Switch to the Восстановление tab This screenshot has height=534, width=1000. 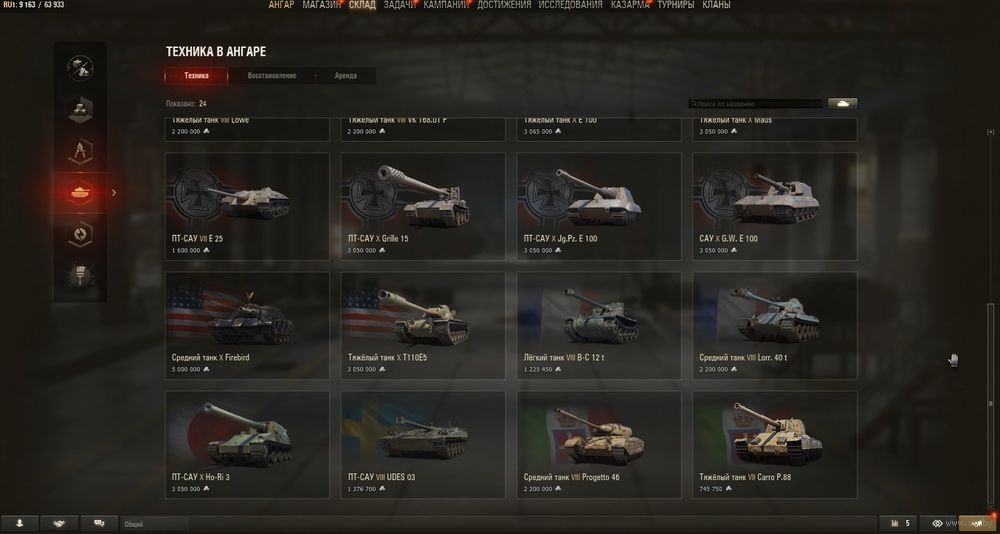[272, 76]
